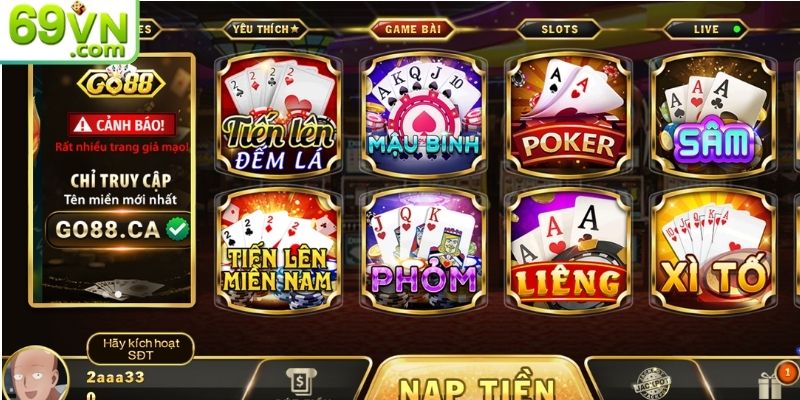Choose the Xì Tố game tile
This screenshot has width=800, height=400.
(x=712, y=243)
